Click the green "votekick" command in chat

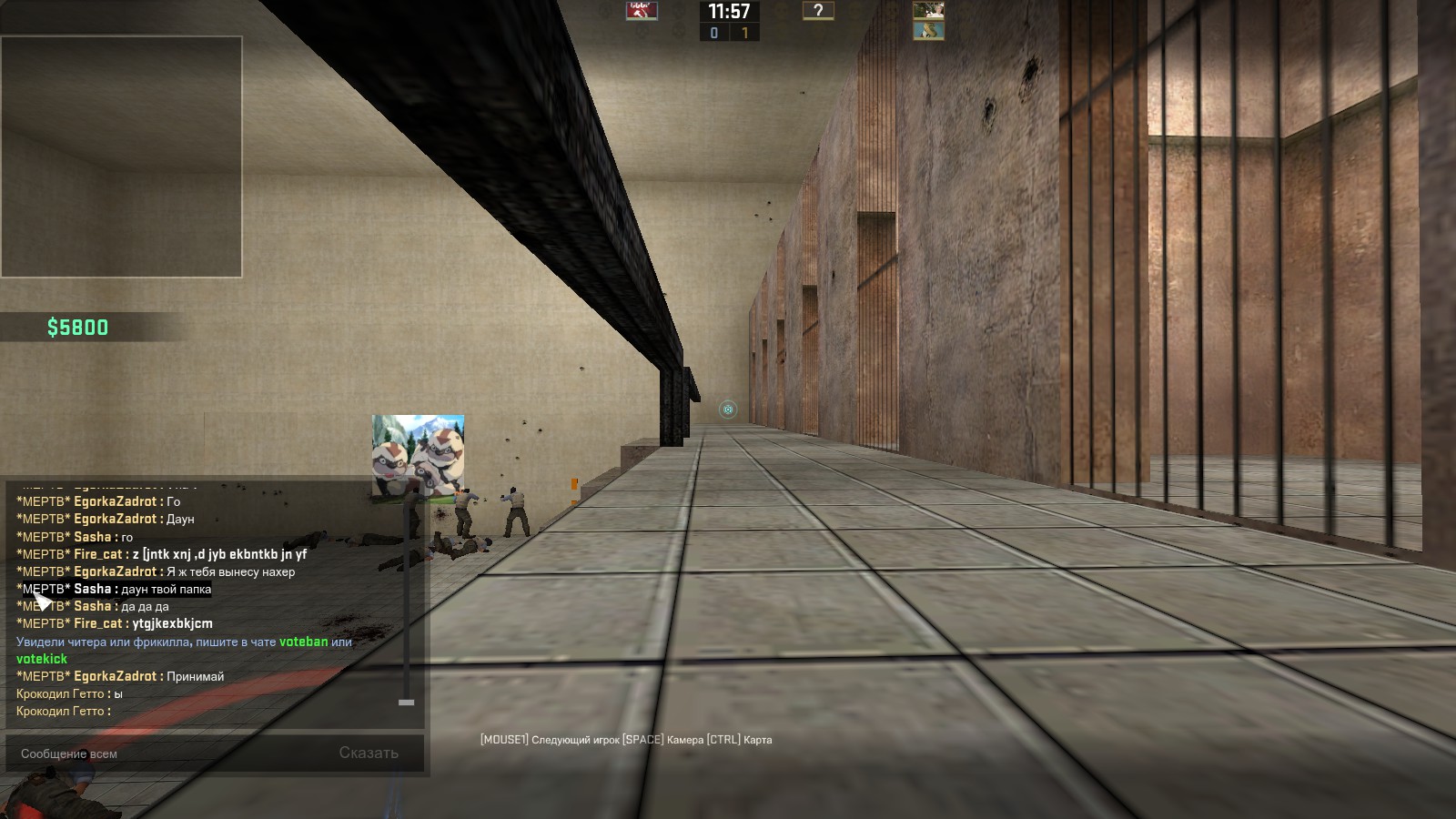pyautogui.click(x=42, y=659)
